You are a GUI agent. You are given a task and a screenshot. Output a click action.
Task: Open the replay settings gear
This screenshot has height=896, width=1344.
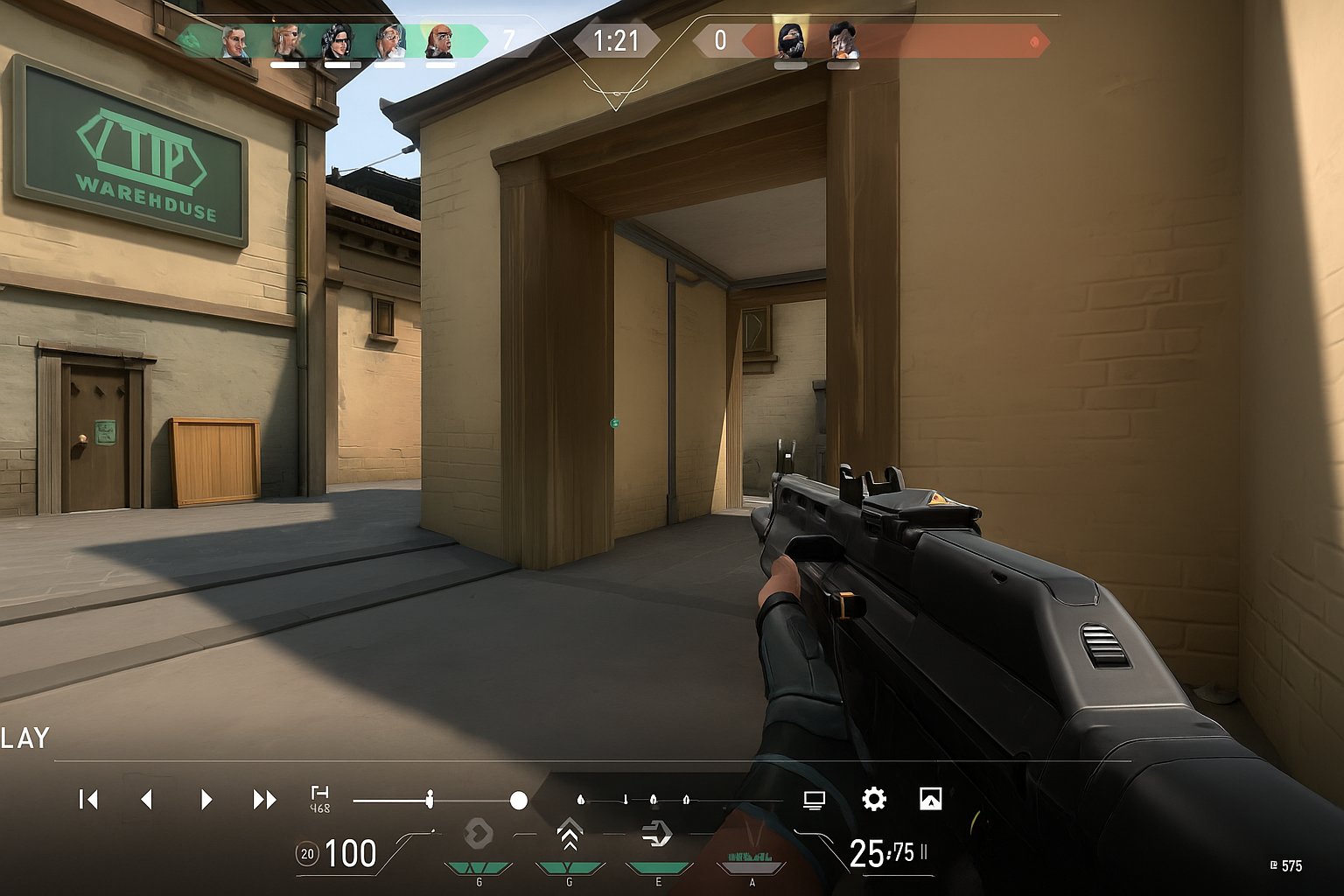(x=873, y=799)
